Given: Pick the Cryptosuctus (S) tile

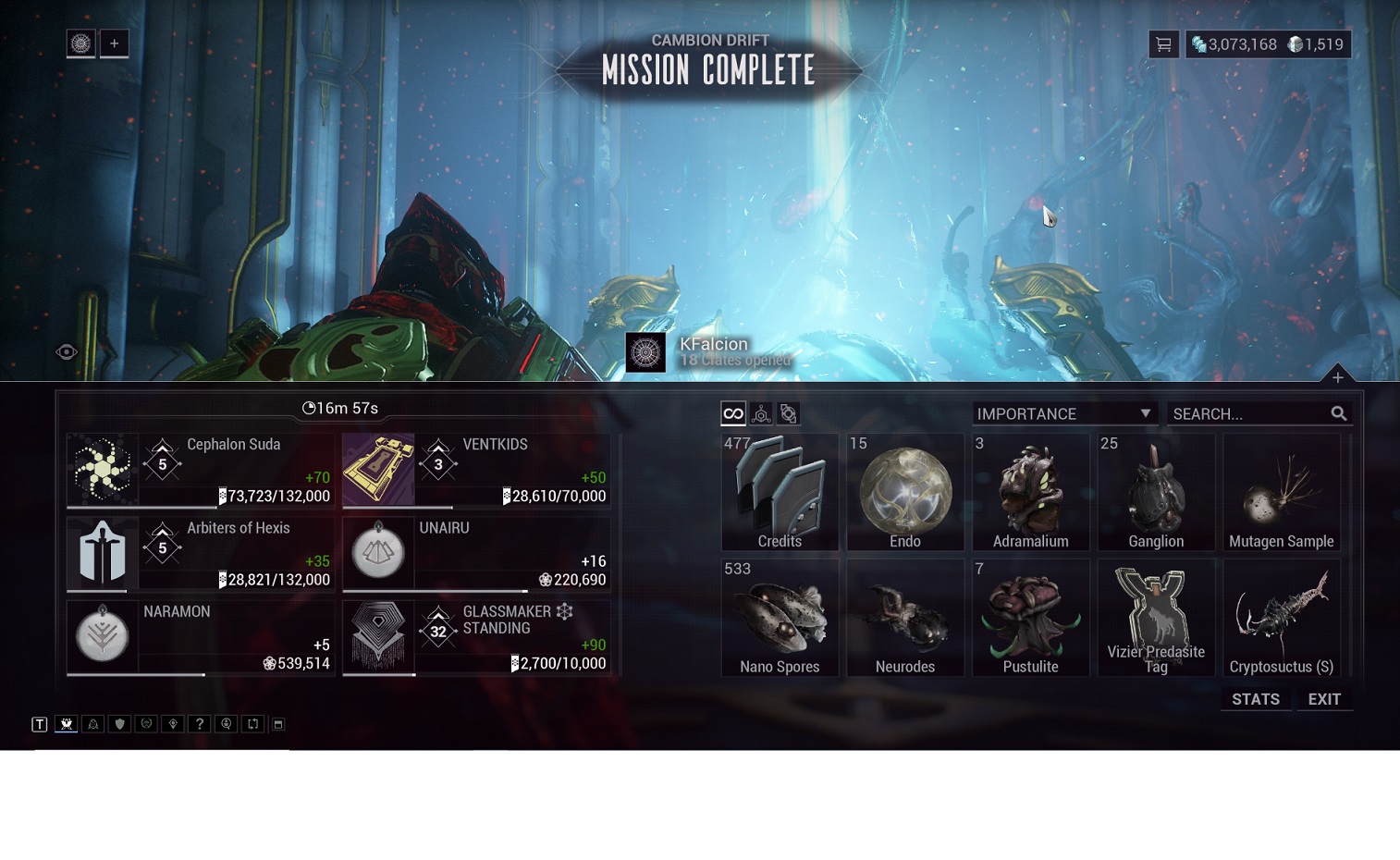Looking at the screenshot, I should pos(1281,617).
